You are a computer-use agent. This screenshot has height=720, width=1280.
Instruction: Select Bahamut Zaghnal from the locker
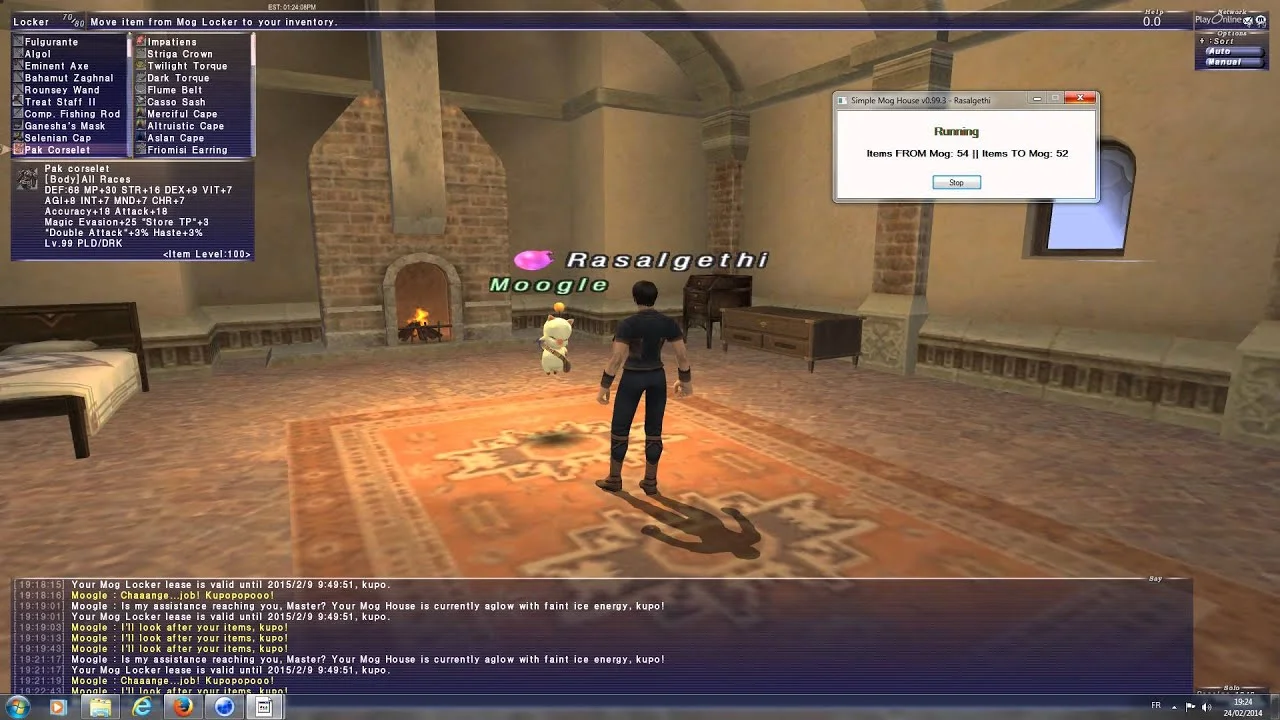pyautogui.click(x=68, y=78)
